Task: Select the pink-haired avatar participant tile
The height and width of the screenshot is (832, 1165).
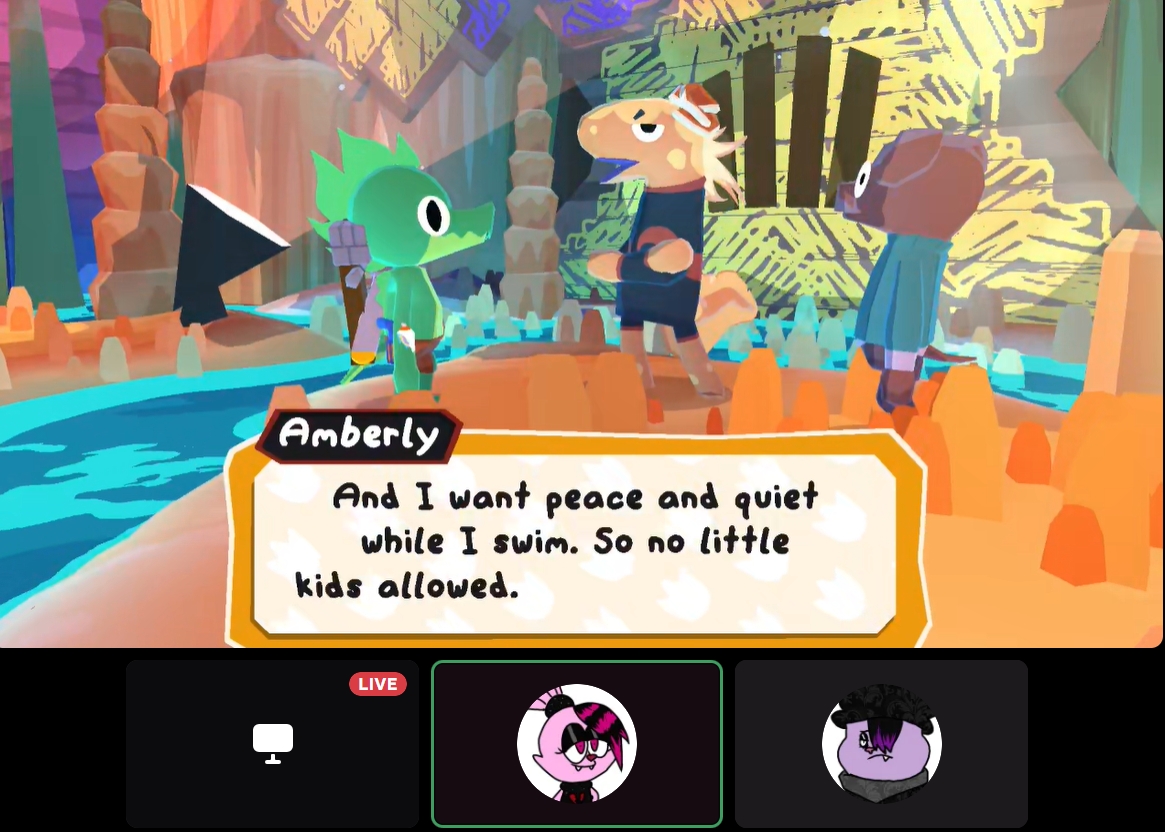Action: point(576,743)
